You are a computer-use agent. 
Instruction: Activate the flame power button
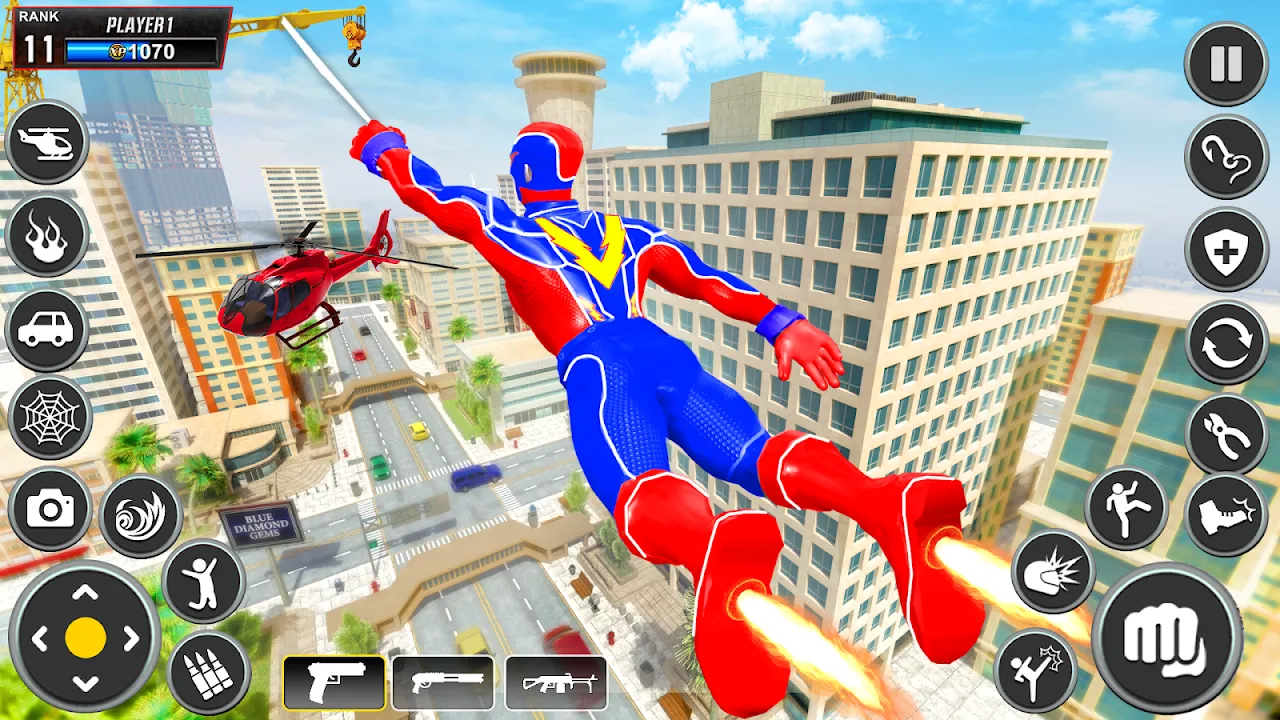[47, 235]
